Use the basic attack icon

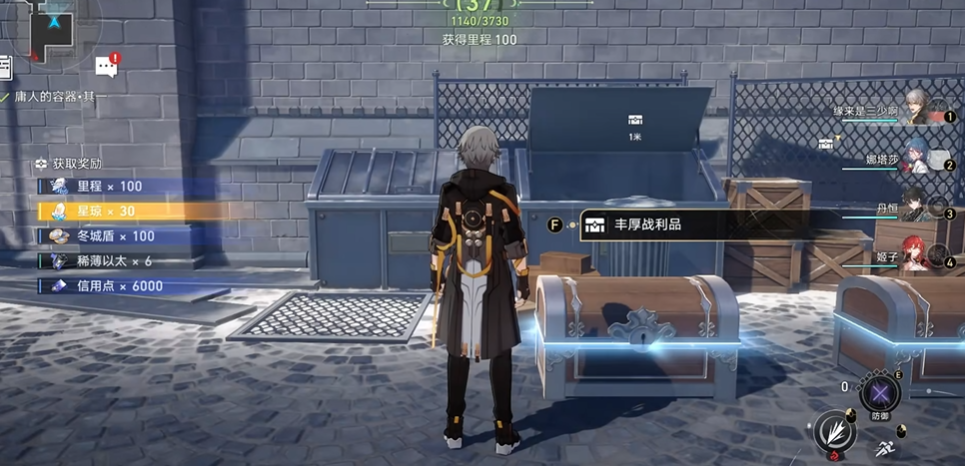tap(832, 432)
